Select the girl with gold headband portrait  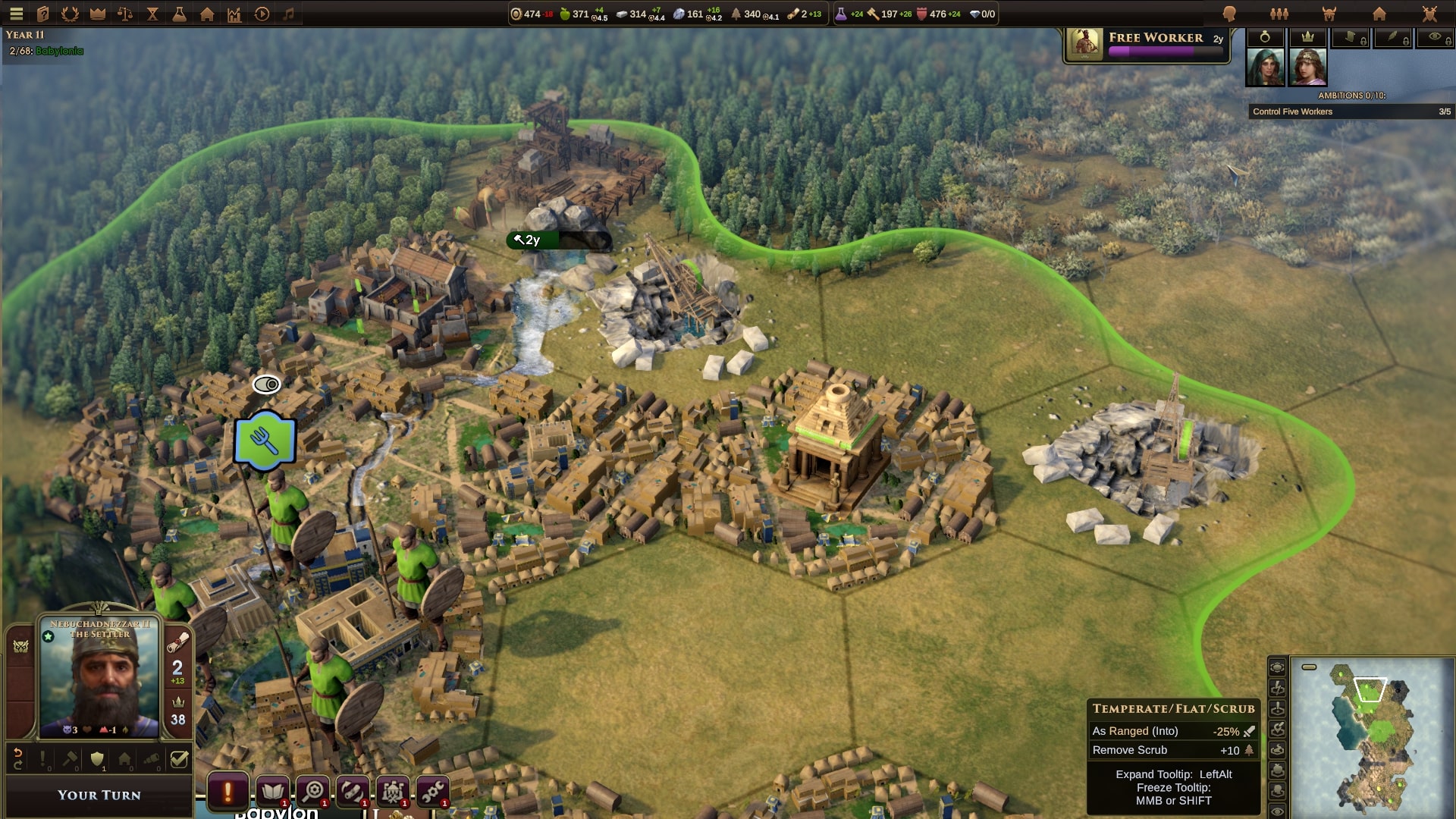[1307, 67]
